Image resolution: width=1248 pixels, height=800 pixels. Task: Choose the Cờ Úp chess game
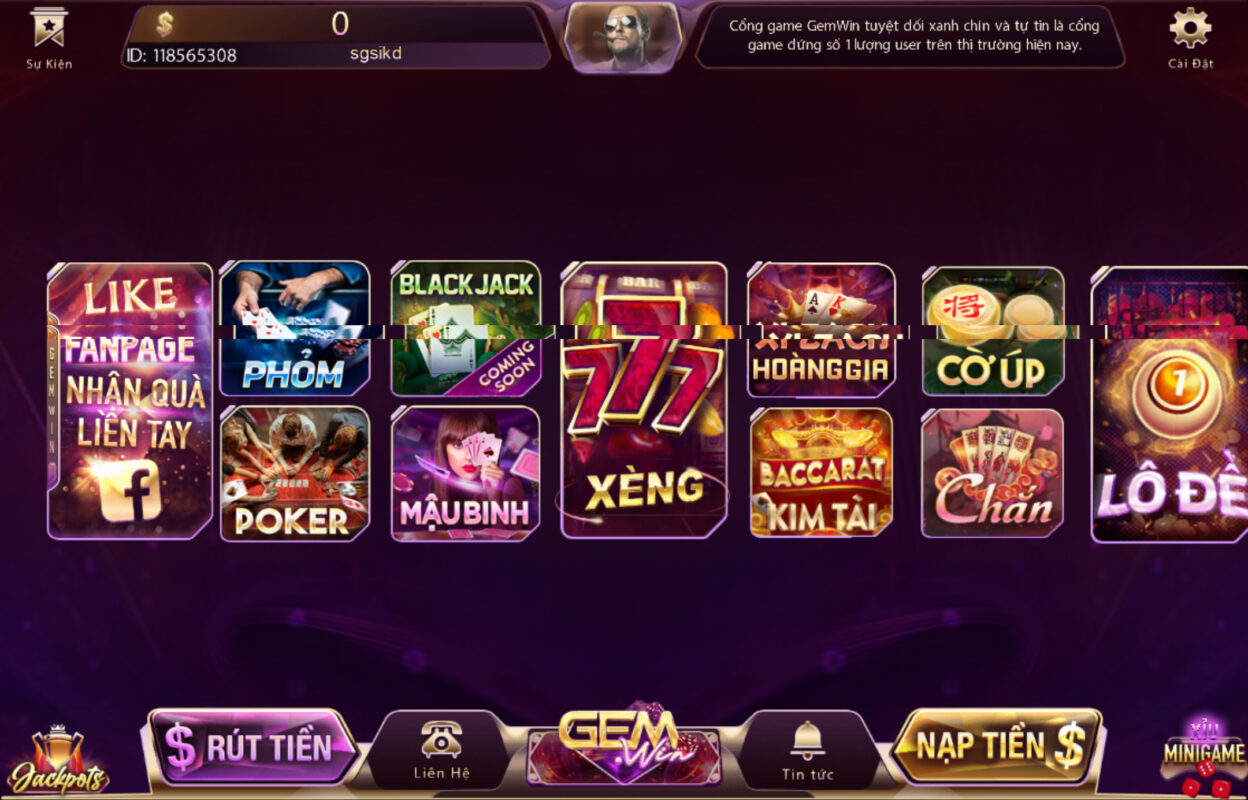coord(992,331)
